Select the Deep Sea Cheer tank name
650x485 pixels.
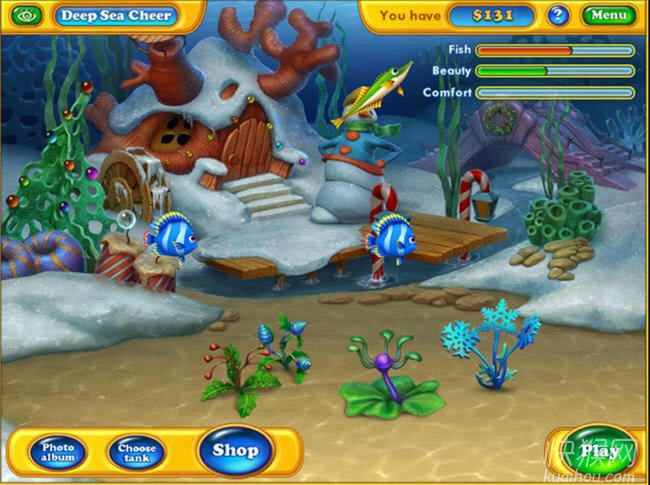pyautogui.click(x=116, y=15)
